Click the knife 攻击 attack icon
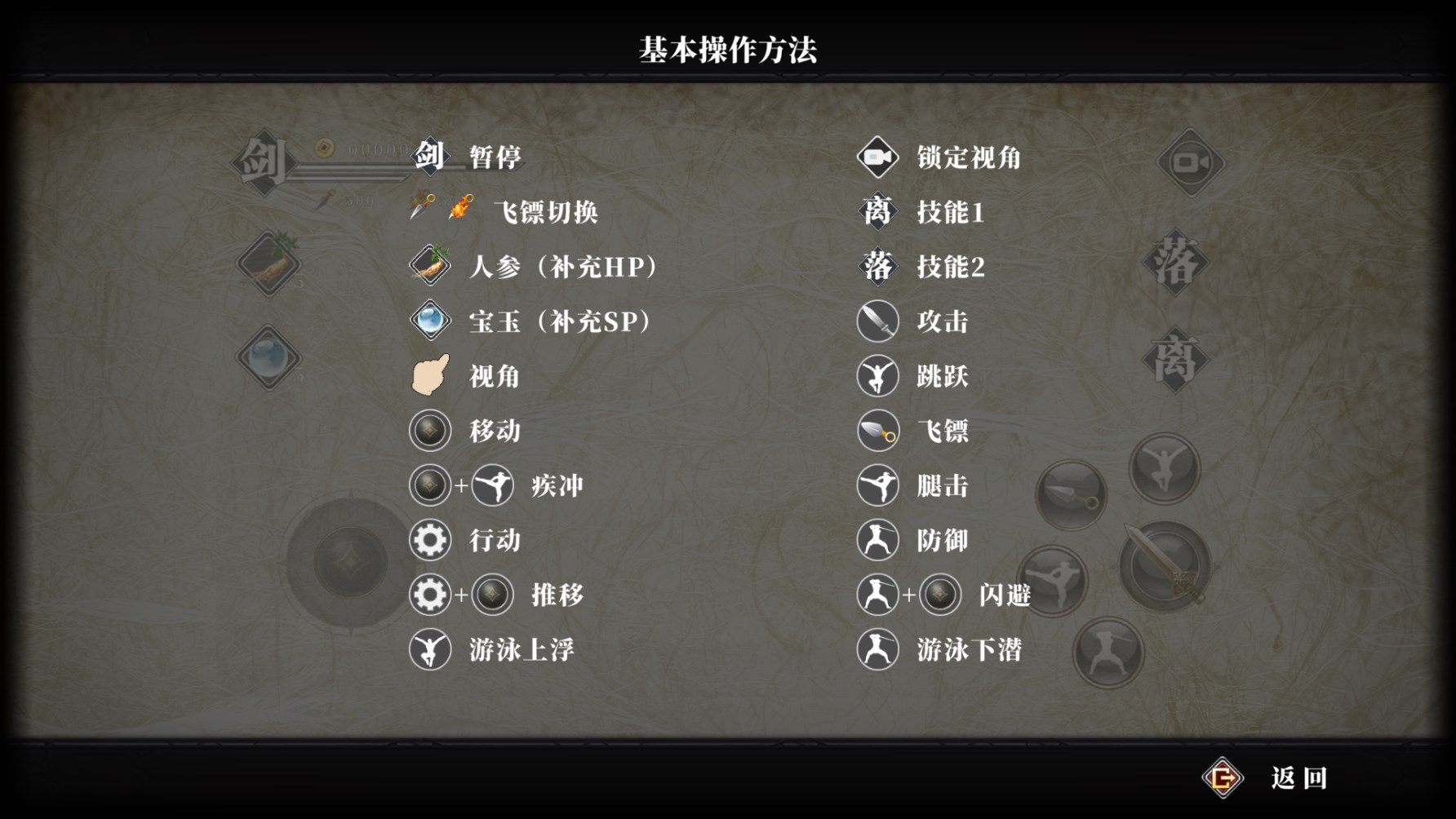1456x819 pixels. pos(877,321)
